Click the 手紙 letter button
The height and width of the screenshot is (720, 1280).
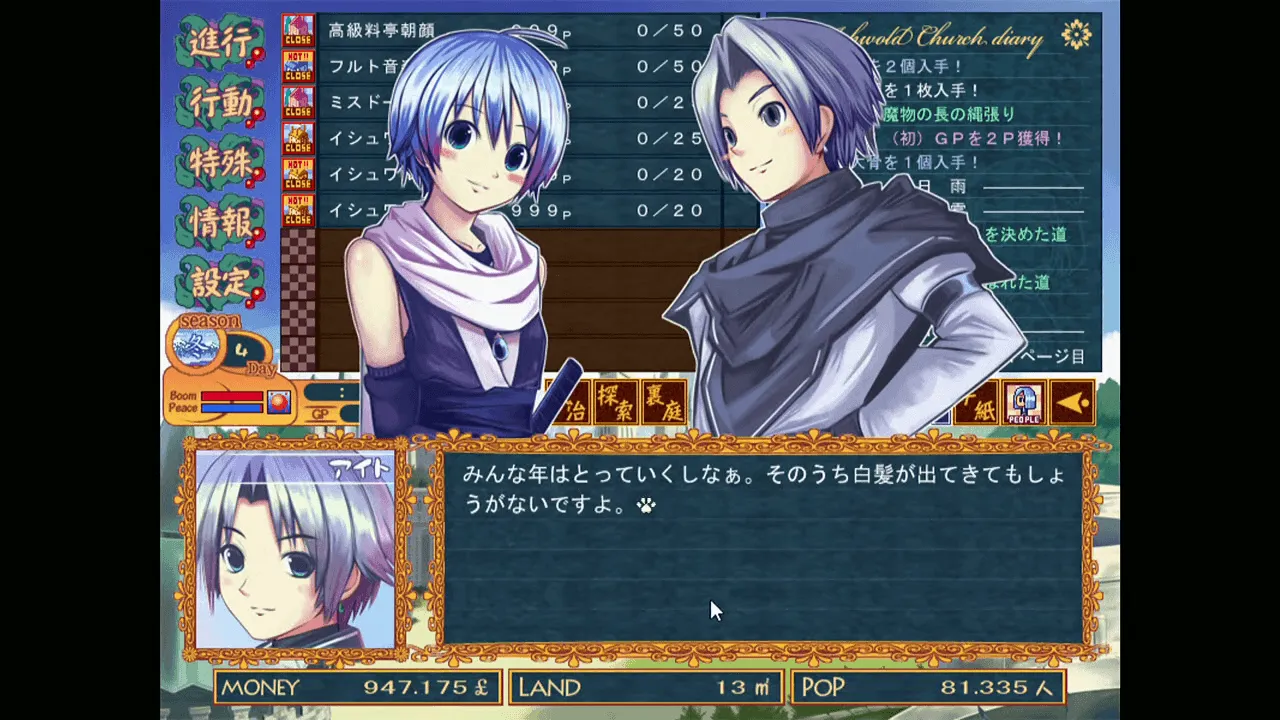tap(977, 403)
